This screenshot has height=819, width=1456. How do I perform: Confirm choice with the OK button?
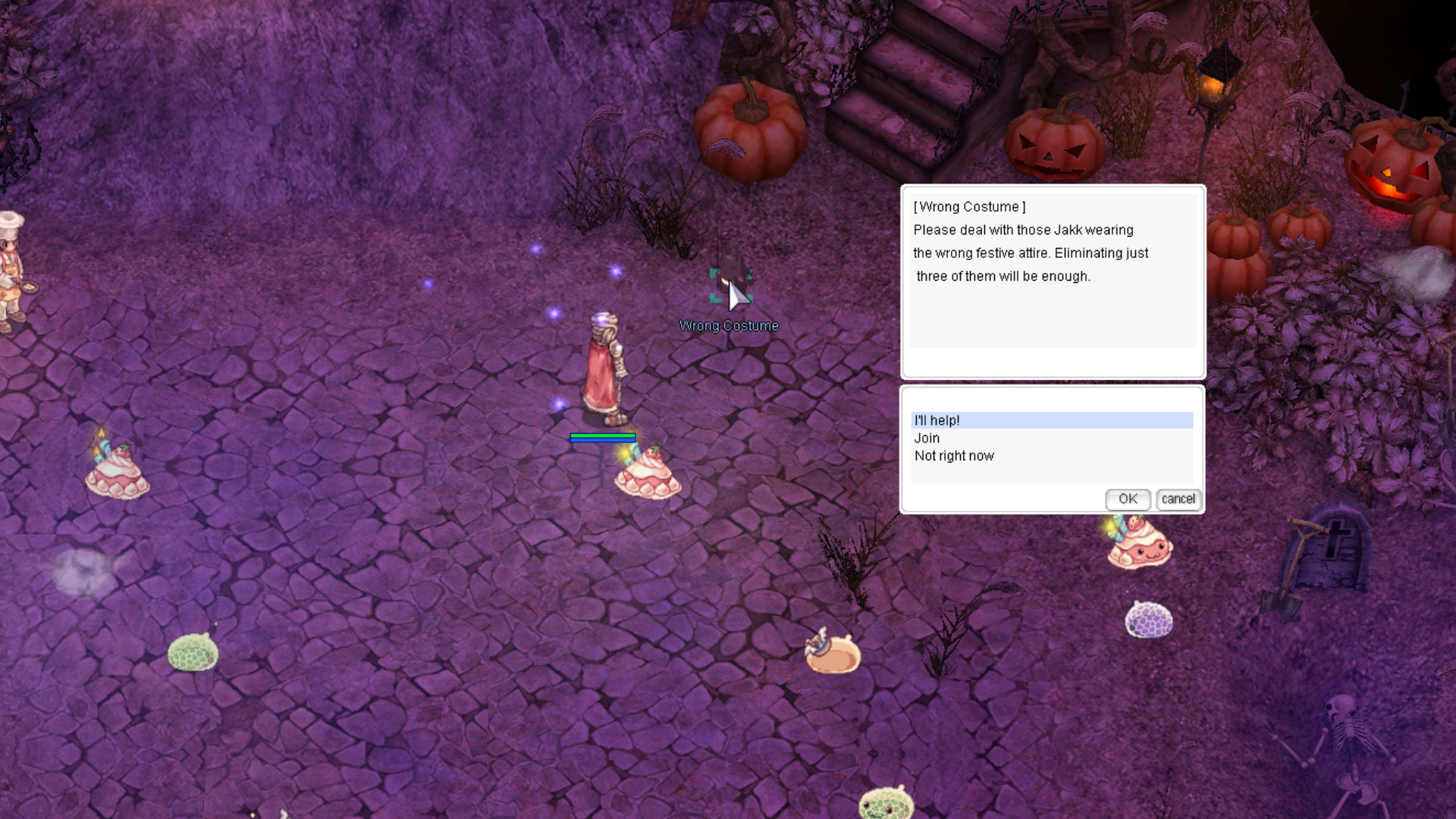point(1128,499)
